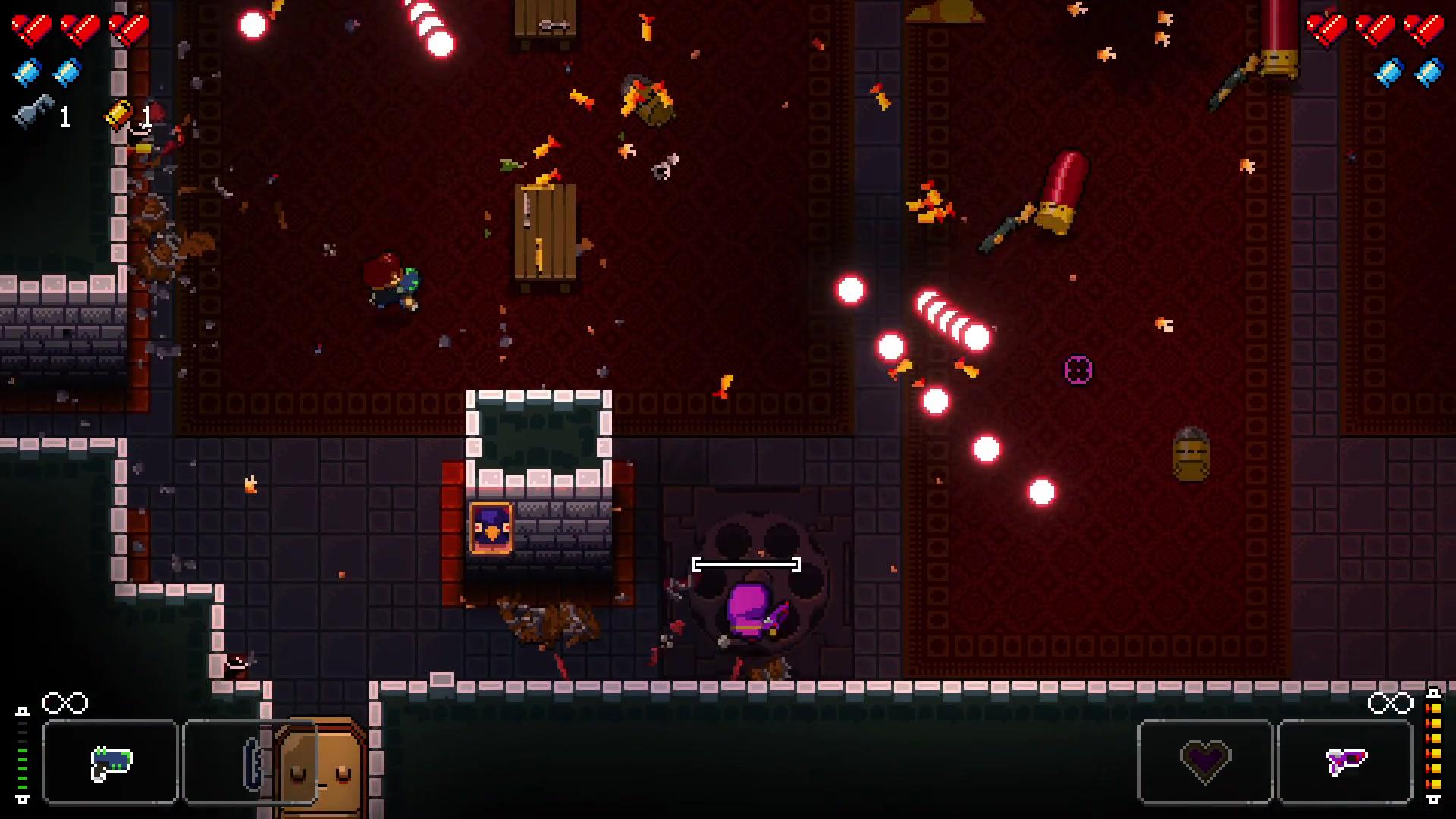Click the silver key counter icon
This screenshot has width=1456, height=819.
pyautogui.click(x=34, y=112)
